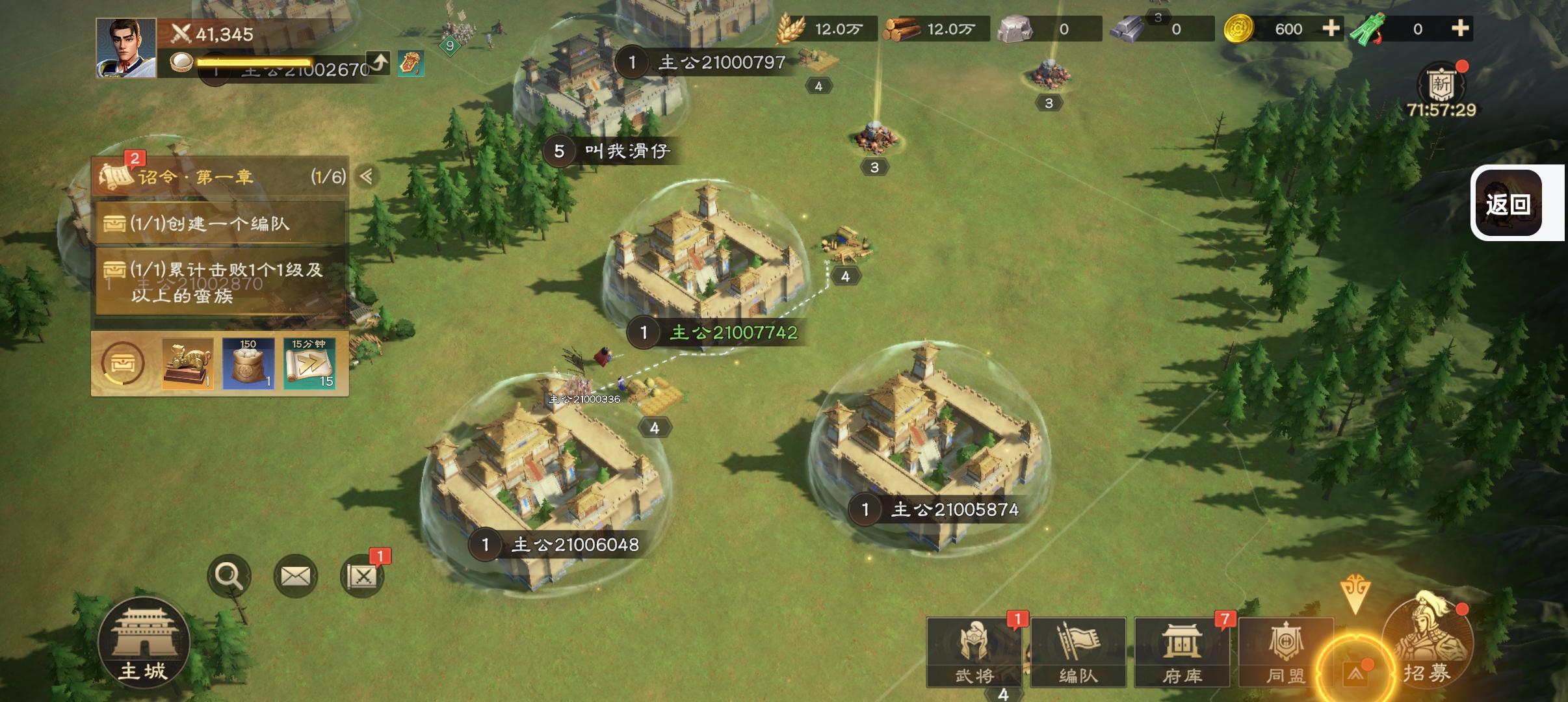1568x702 pixels.
Task: Open the player avatar portrait
Action: click(126, 48)
